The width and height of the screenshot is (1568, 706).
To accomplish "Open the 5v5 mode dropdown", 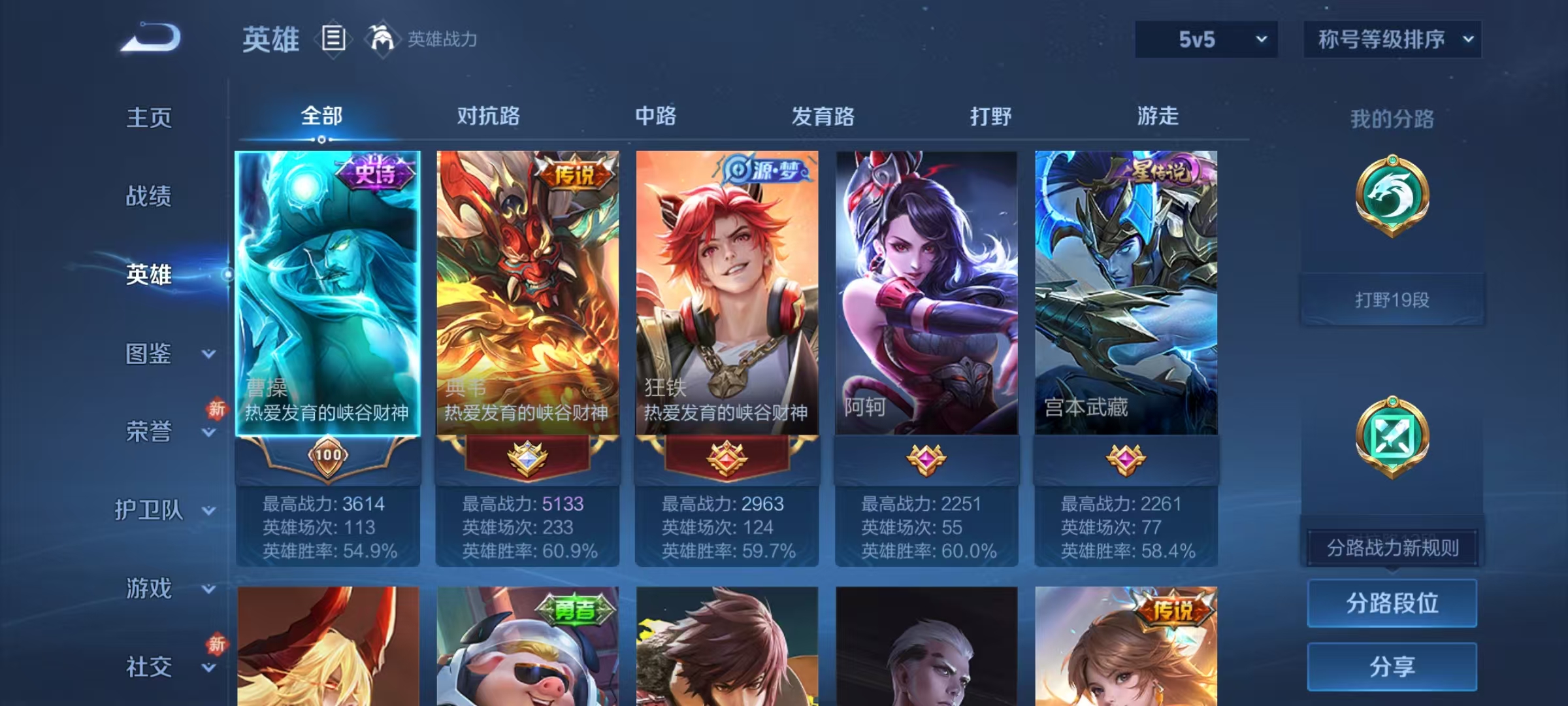I will point(1205,39).
